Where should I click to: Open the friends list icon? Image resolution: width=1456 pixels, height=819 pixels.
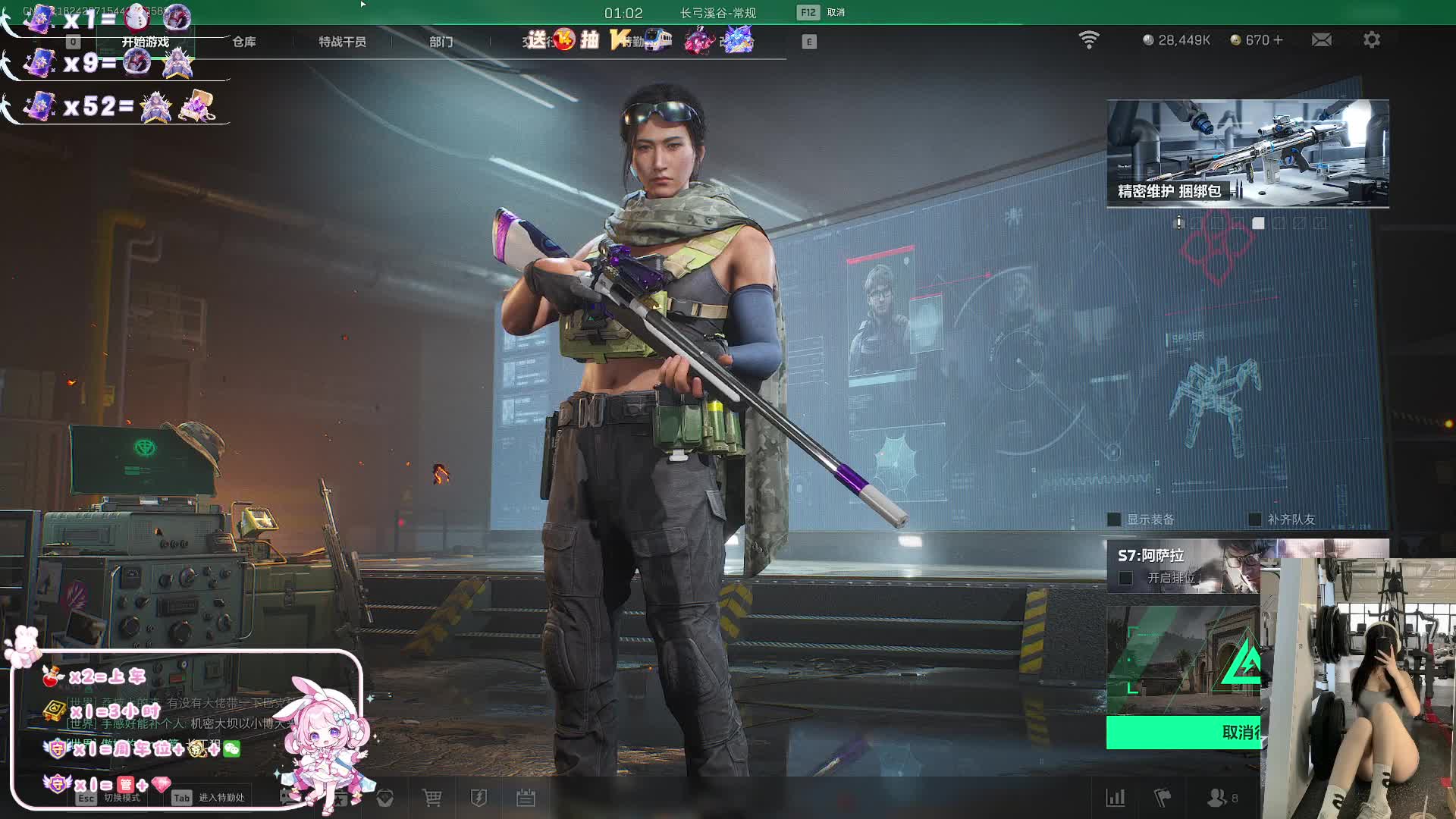[x=1216, y=798]
